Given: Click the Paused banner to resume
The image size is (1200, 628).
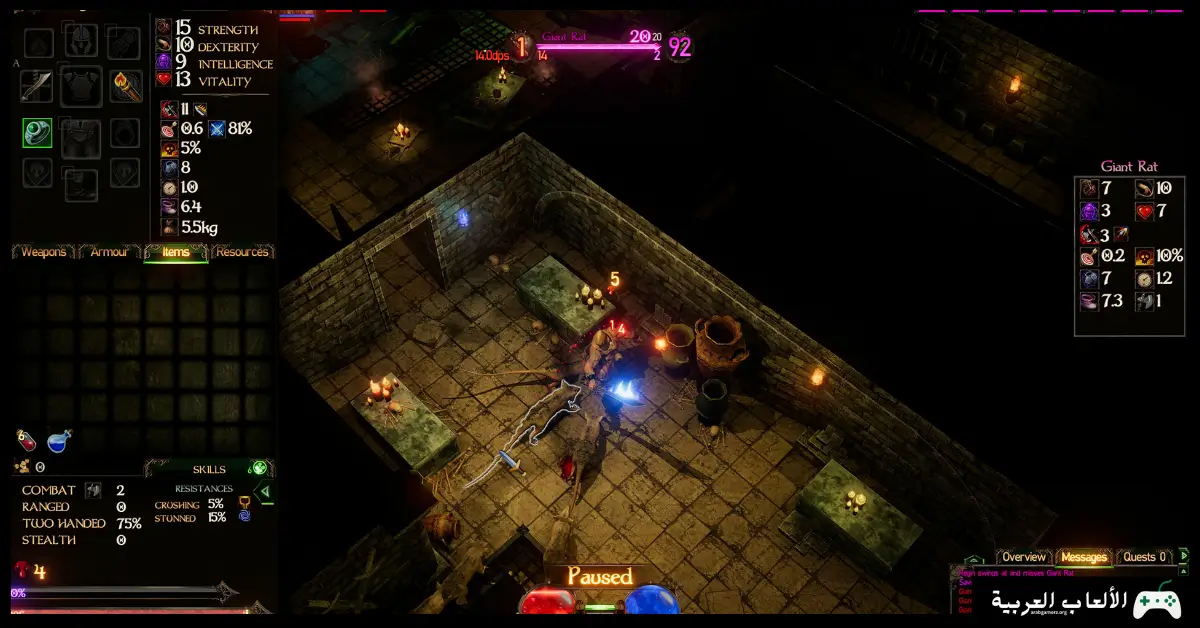Looking at the screenshot, I should [x=600, y=577].
